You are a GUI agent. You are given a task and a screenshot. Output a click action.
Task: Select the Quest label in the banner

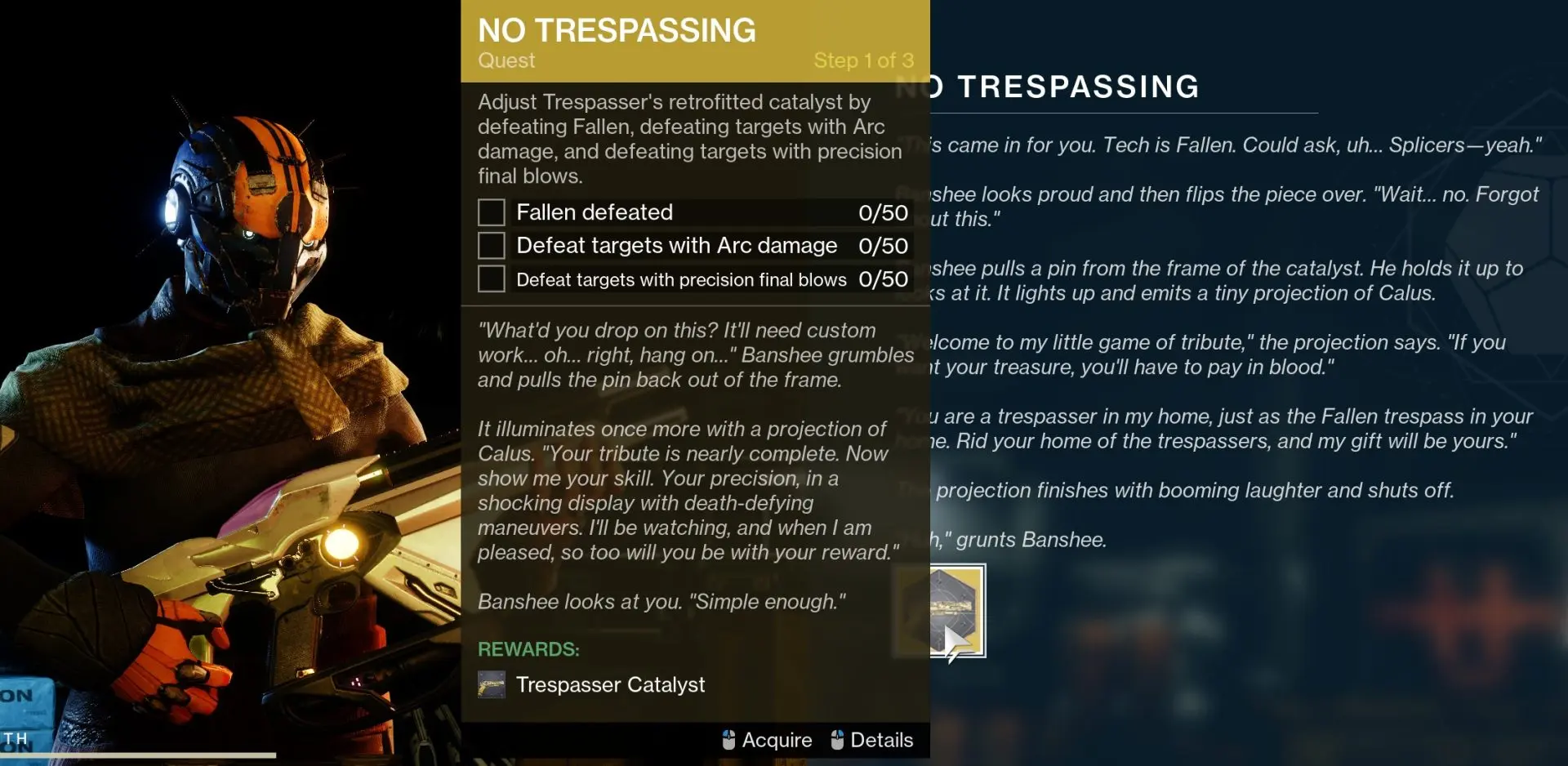505,60
